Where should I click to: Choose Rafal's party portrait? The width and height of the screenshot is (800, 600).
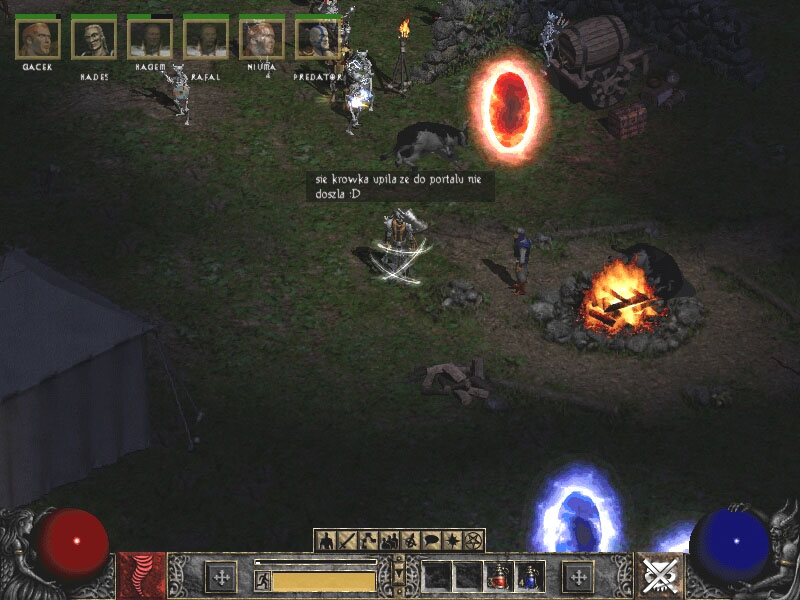coord(206,39)
